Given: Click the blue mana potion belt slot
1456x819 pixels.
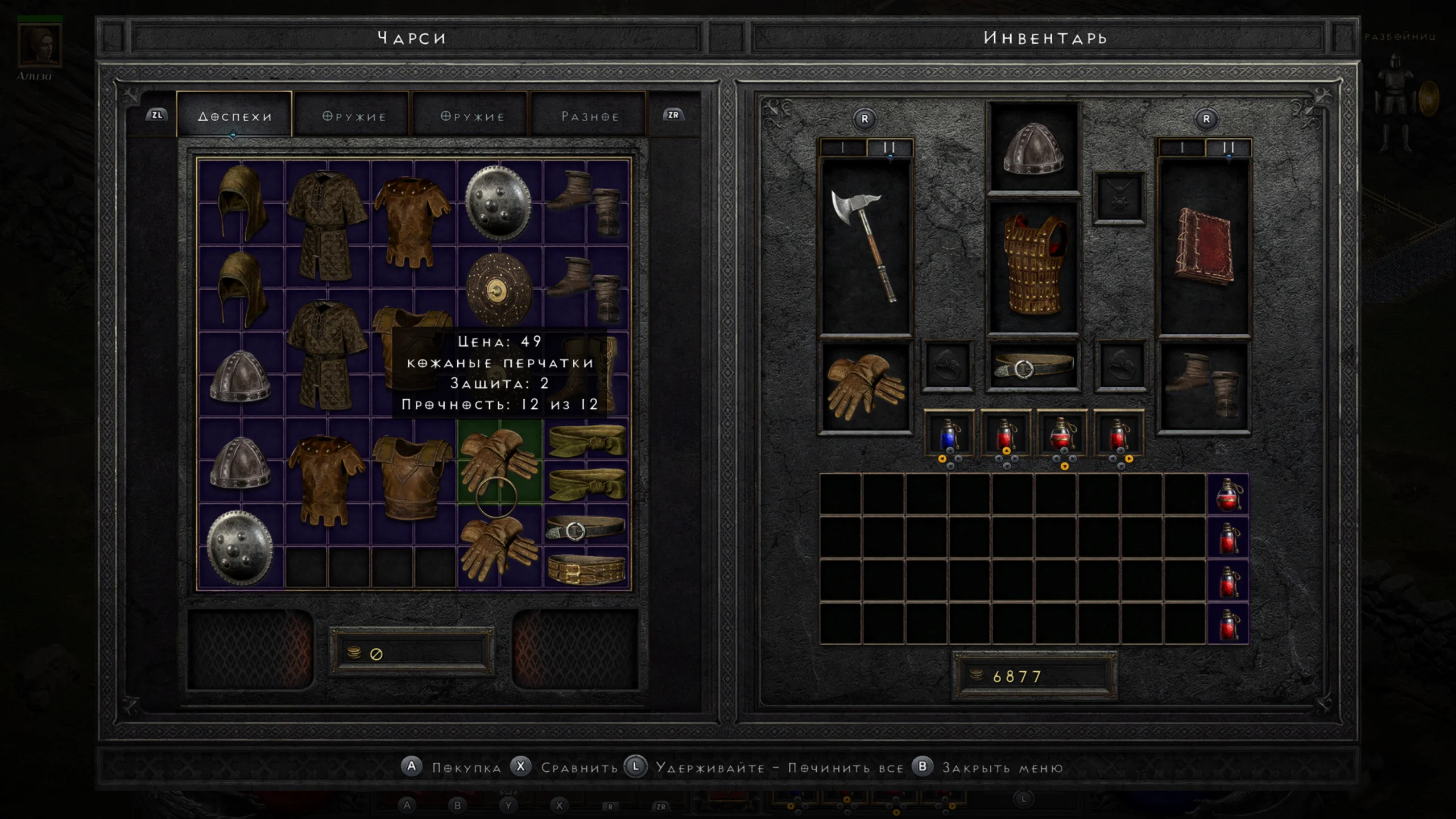Looking at the screenshot, I should pyautogui.click(x=948, y=435).
